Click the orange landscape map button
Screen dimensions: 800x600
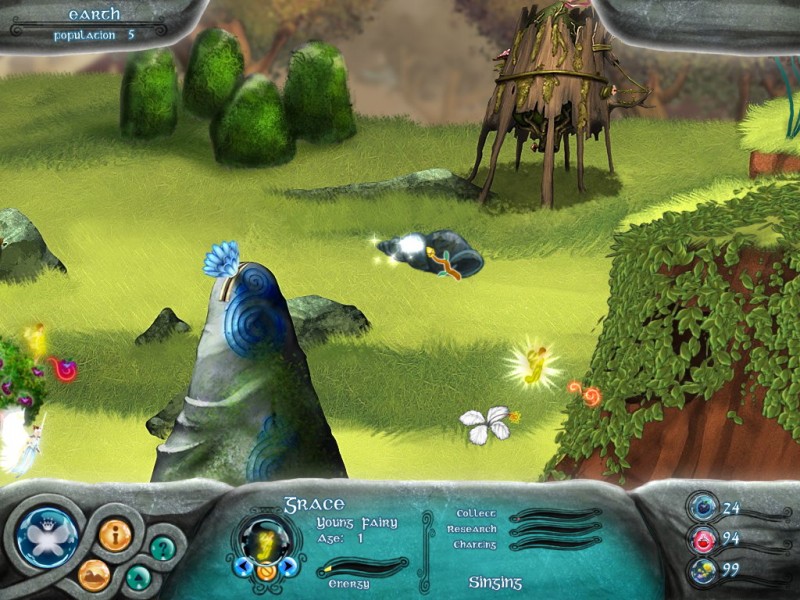coord(94,574)
